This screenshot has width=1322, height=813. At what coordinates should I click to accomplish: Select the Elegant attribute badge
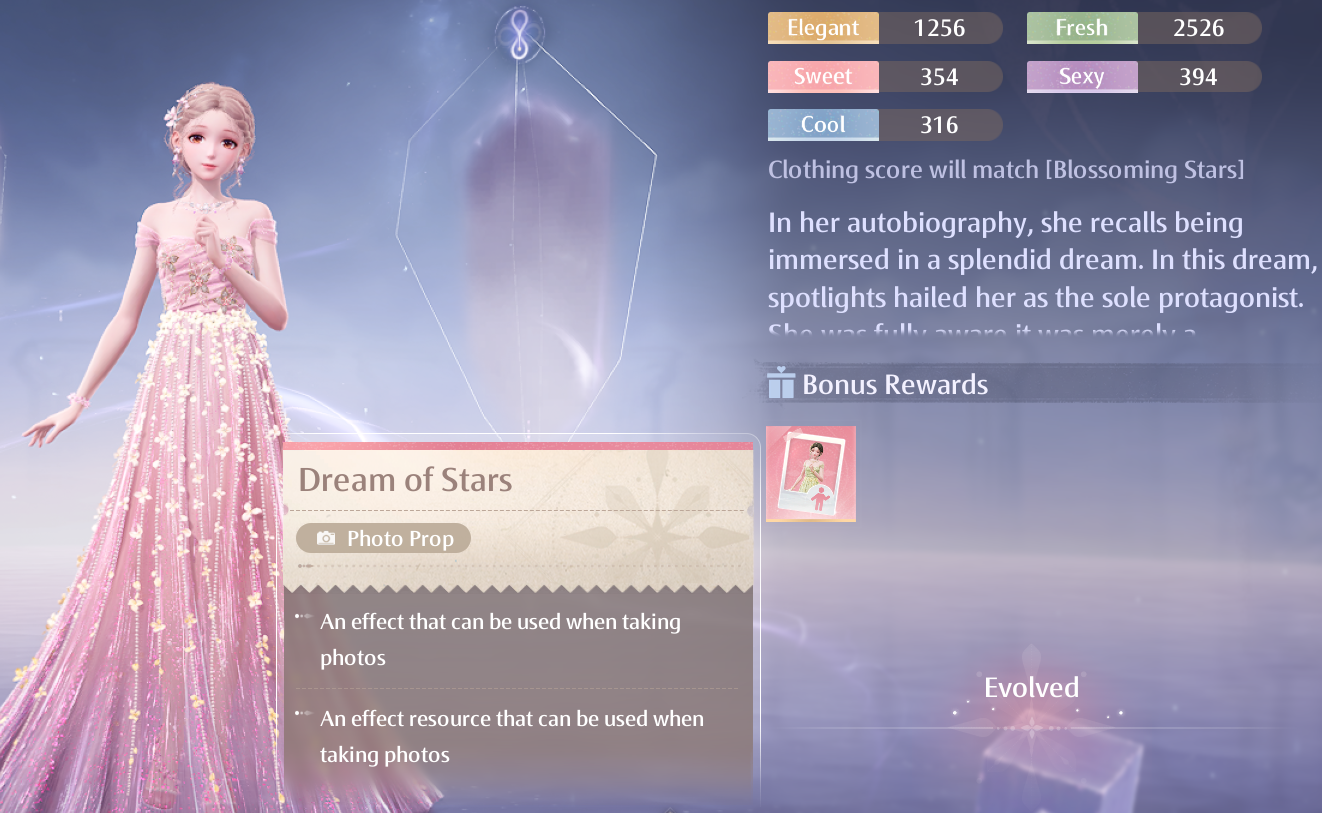pos(823,27)
